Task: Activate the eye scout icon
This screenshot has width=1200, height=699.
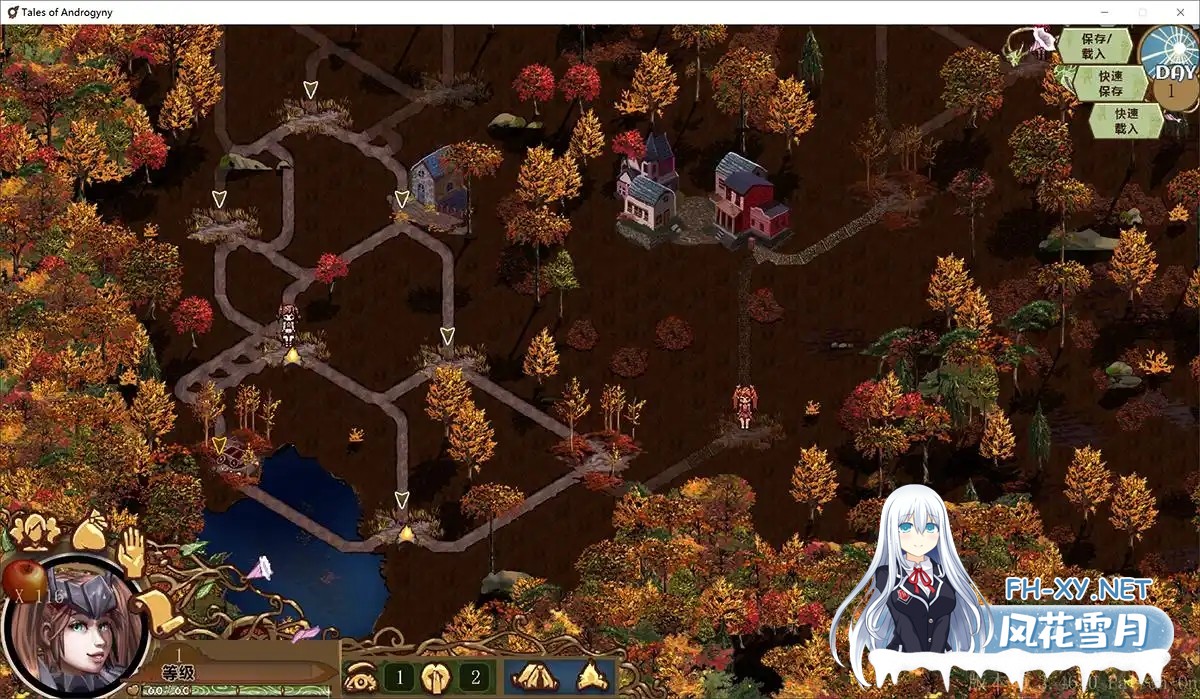Action: (x=360, y=677)
